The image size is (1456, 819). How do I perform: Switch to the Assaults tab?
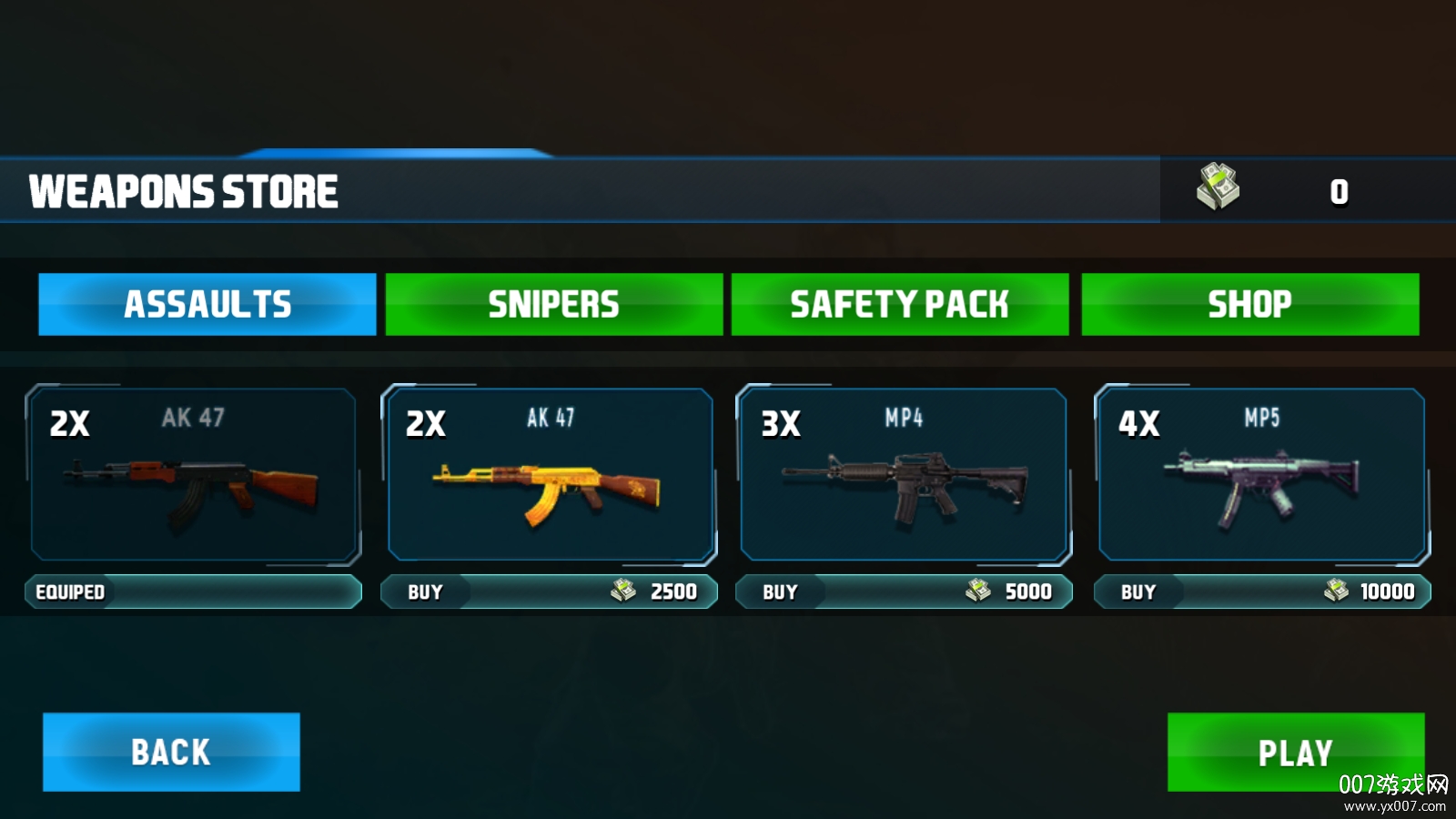[207, 304]
